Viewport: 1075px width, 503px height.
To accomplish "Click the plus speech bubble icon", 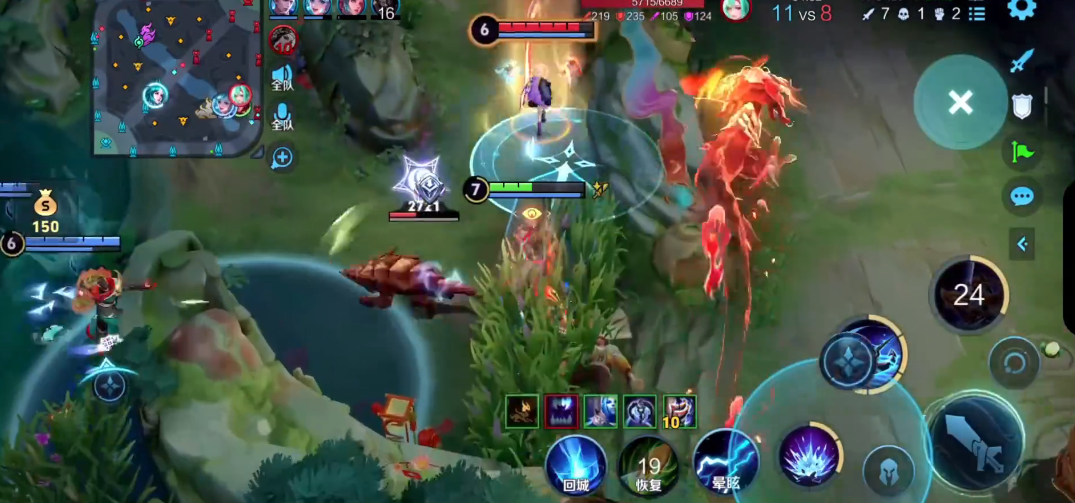I will 282,157.
